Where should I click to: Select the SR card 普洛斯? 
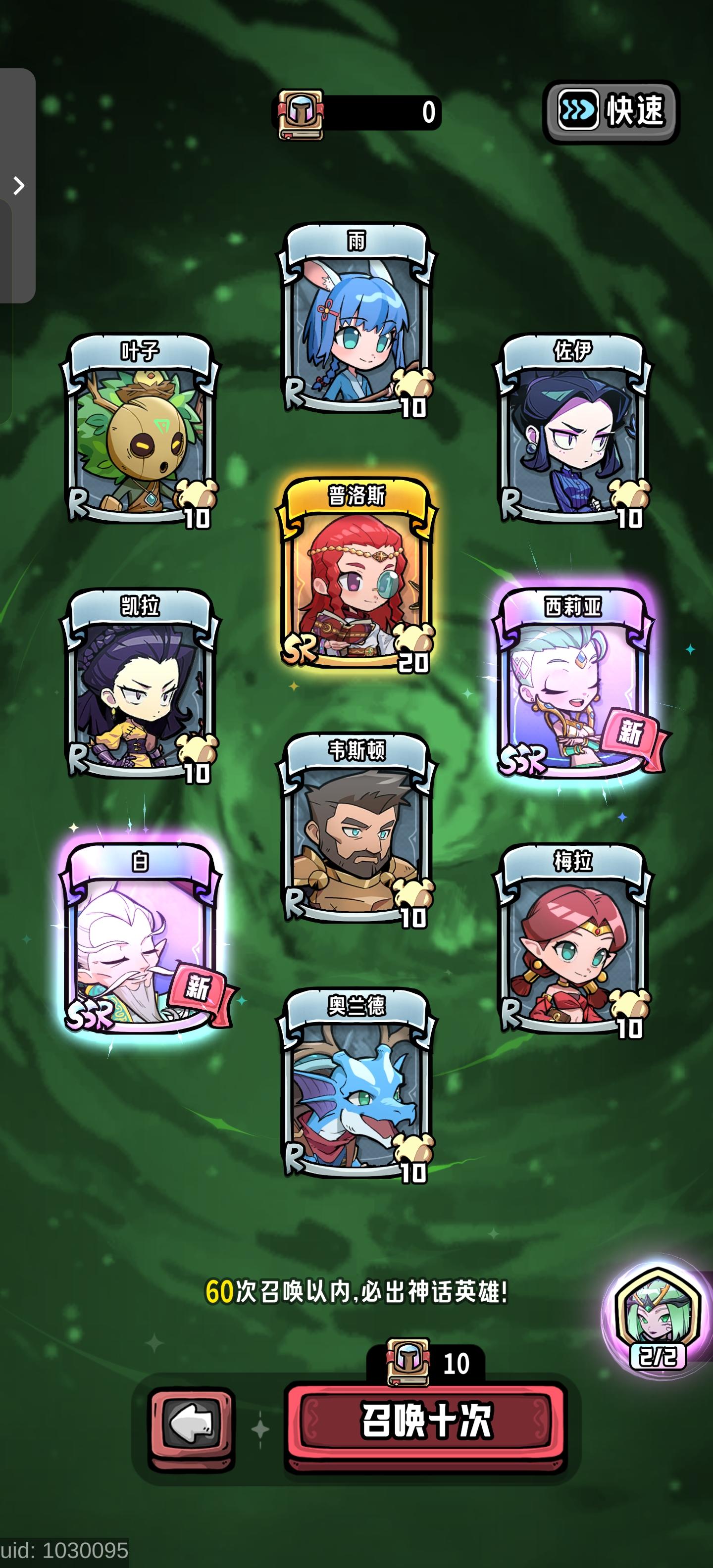click(357, 578)
